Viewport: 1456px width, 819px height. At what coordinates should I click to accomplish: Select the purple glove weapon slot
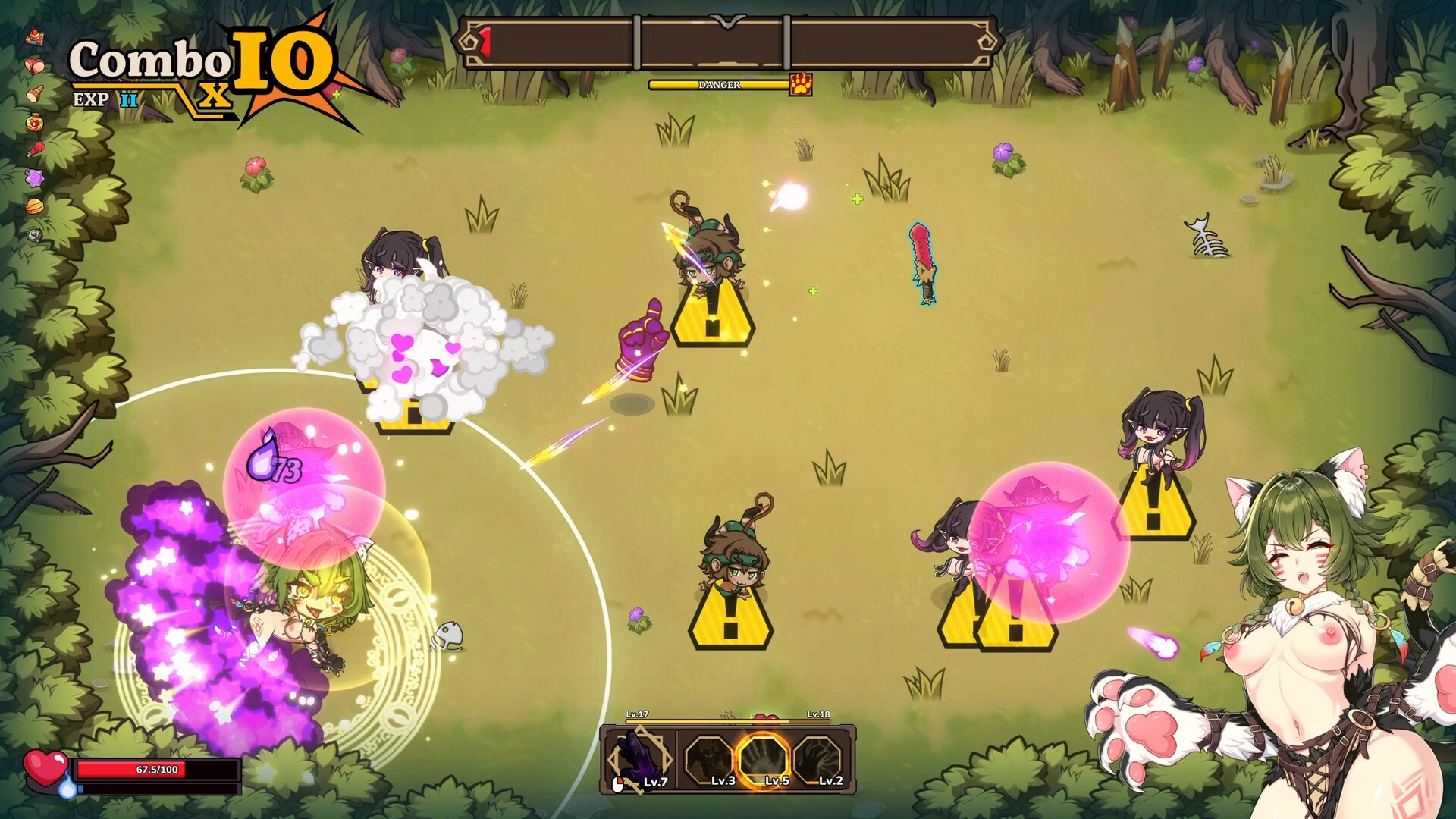click(x=639, y=759)
